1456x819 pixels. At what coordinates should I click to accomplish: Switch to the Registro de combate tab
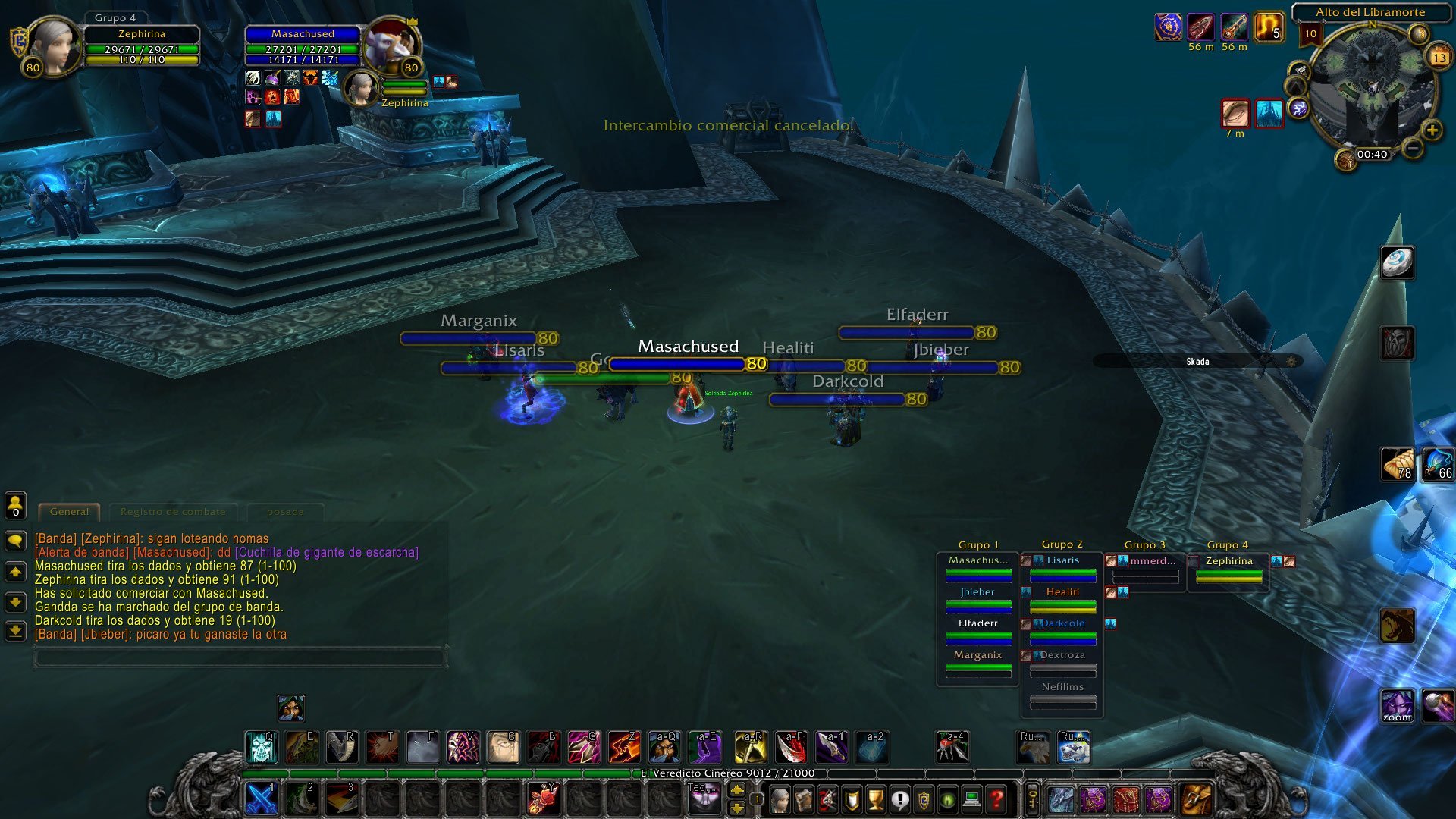point(173,512)
